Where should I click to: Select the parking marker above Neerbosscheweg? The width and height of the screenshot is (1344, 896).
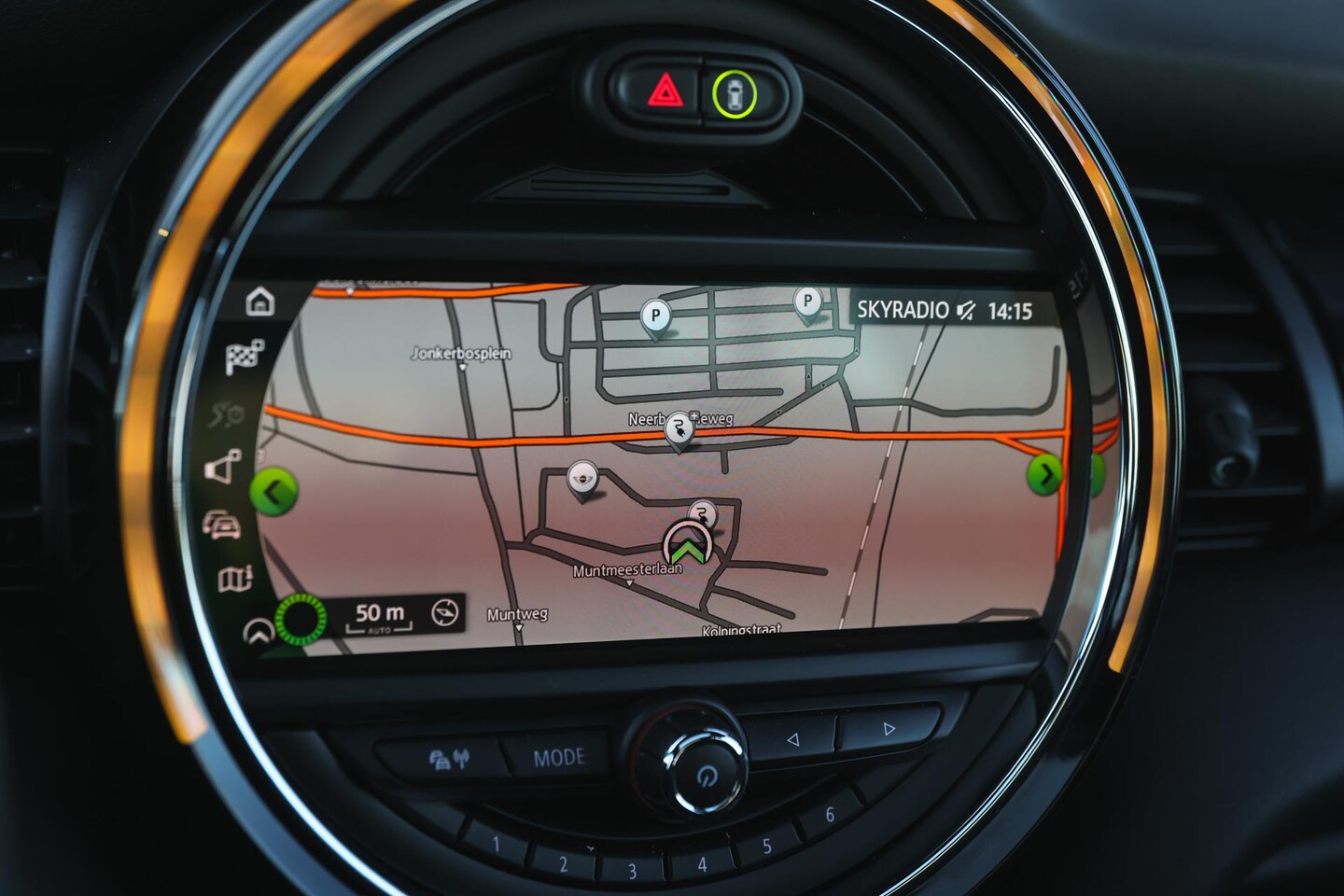656,317
